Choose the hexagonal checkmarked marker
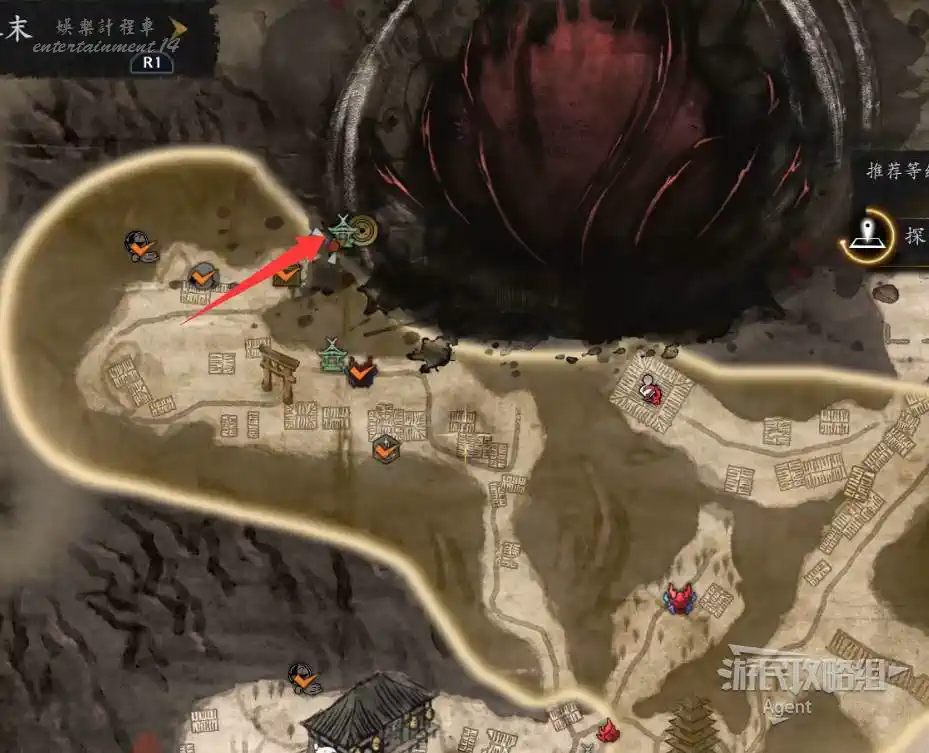Image resolution: width=929 pixels, height=753 pixels. pos(385,449)
